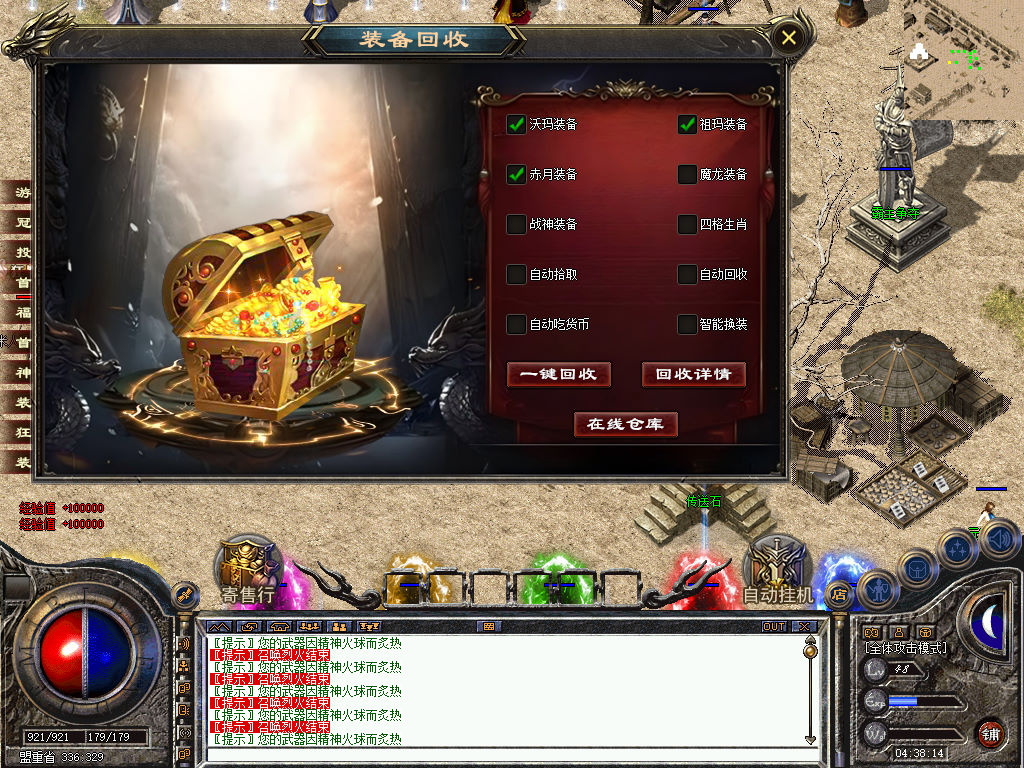The image size is (1024, 768).
Task: Open the 在线仓库 online warehouse
Action: pos(626,424)
